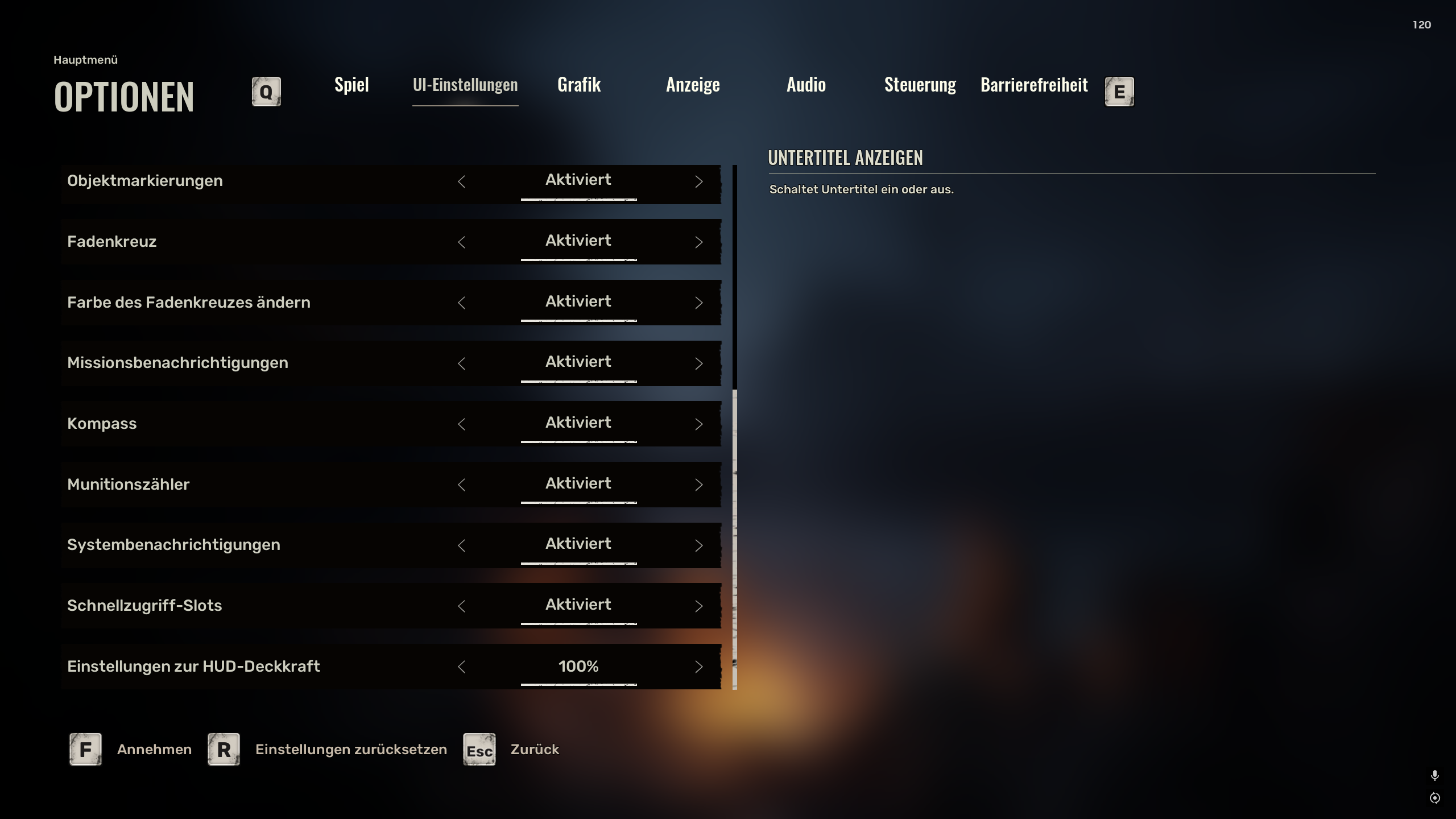Switch to the Spiel tab

coord(351,85)
